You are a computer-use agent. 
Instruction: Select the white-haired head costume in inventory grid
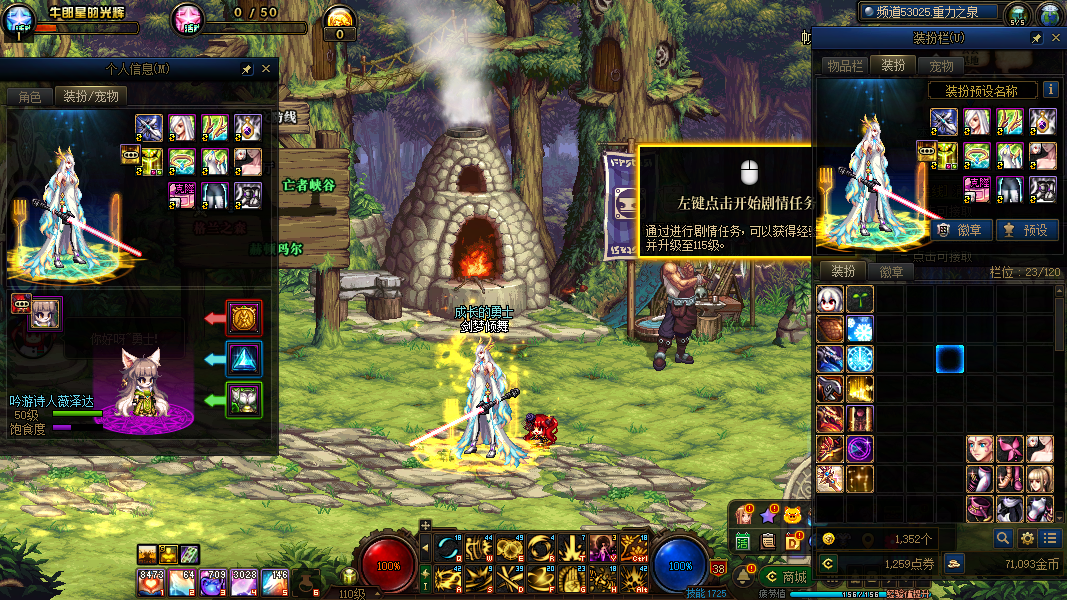[830, 298]
